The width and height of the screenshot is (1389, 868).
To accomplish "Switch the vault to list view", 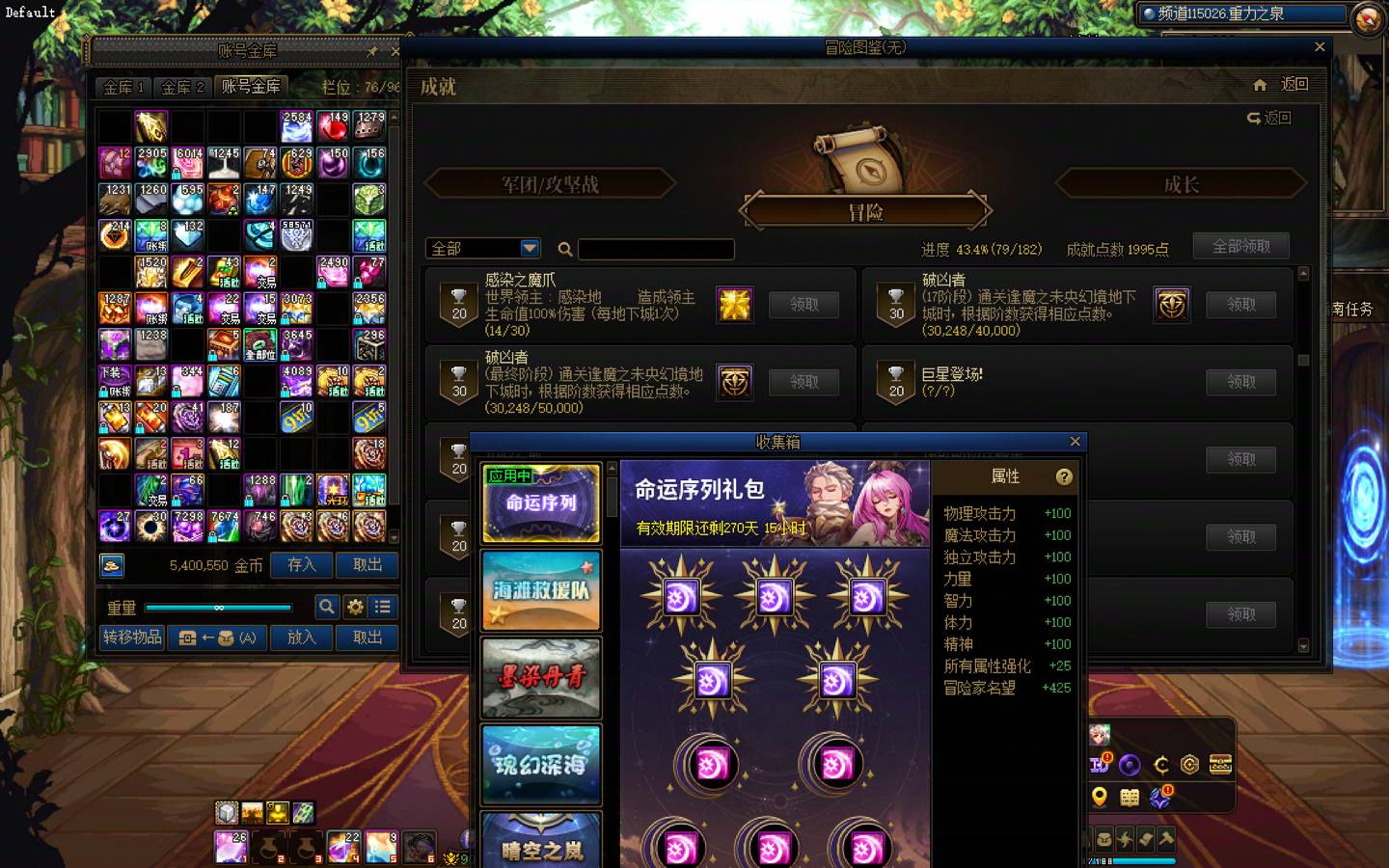I will 383,607.
